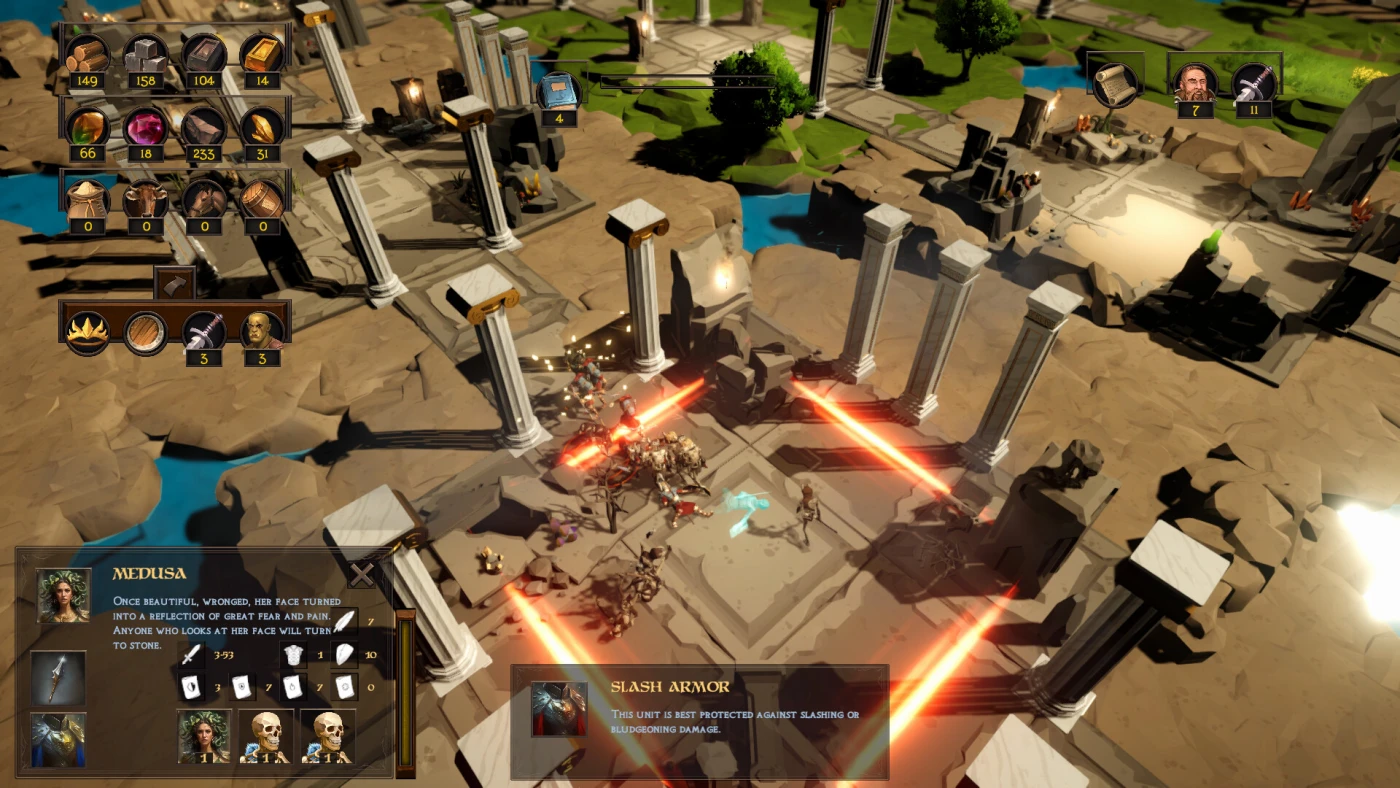Click the horse resource icon
The height and width of the screenshot is (788, 1400).
tap(204, 198)
